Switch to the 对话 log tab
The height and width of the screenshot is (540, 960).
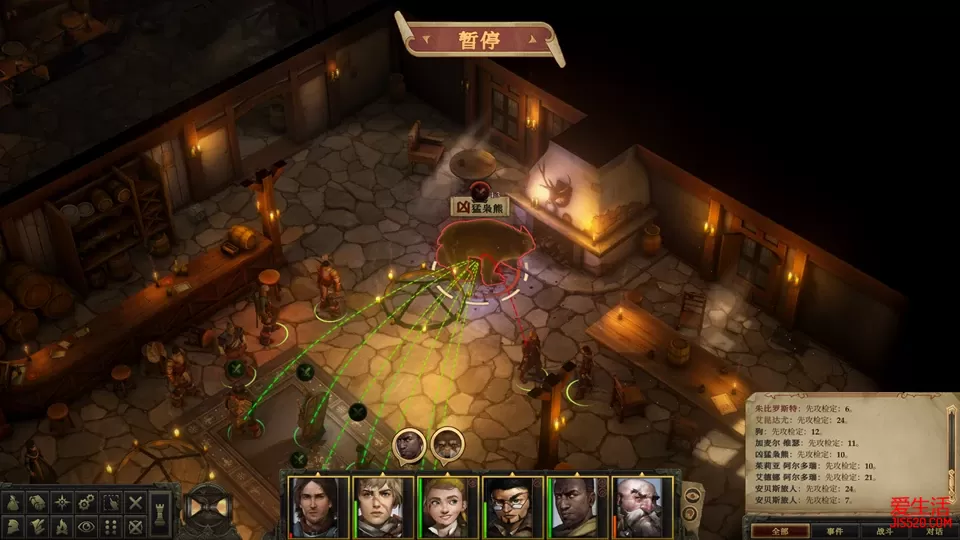[x=933, y=531]
